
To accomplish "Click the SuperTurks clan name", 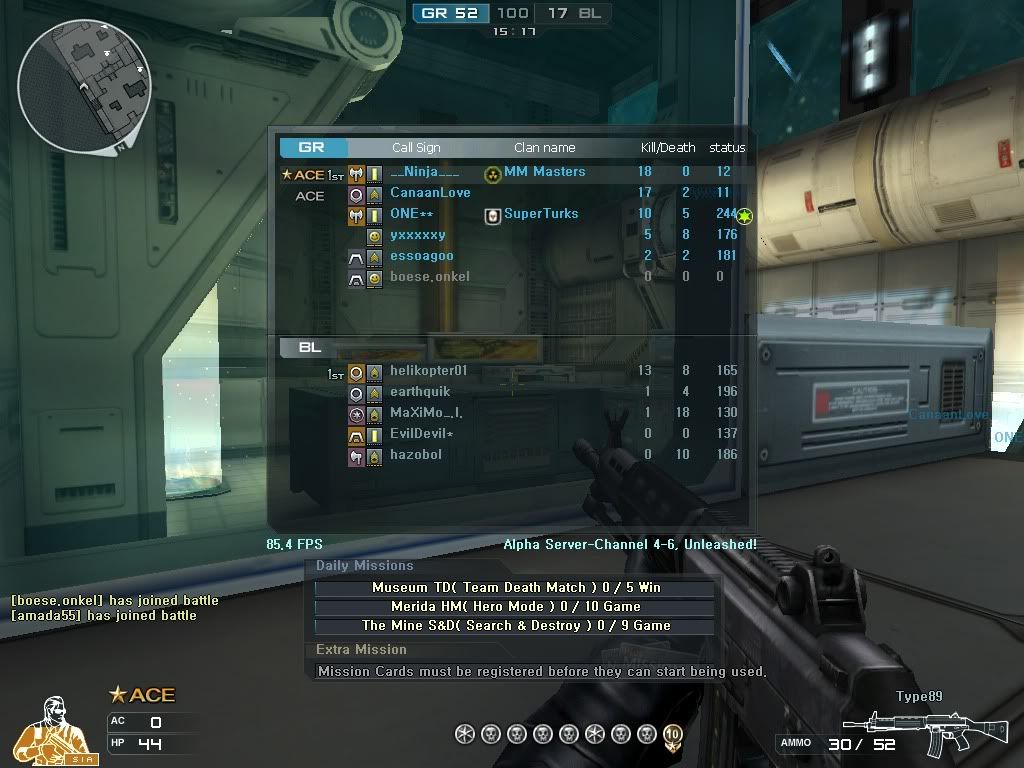I will pos(541,214).
